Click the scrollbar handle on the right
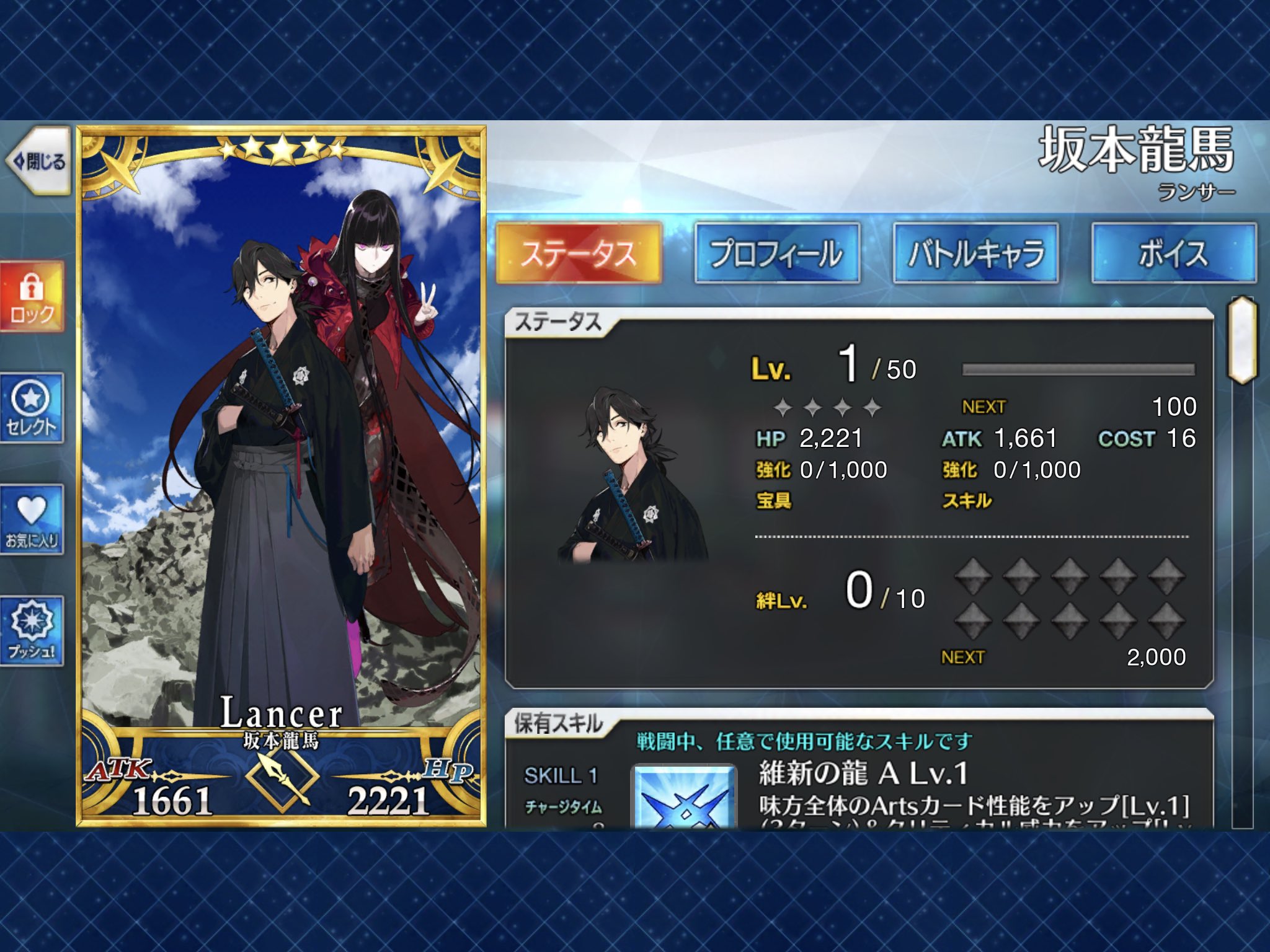 pos(1242,340)
